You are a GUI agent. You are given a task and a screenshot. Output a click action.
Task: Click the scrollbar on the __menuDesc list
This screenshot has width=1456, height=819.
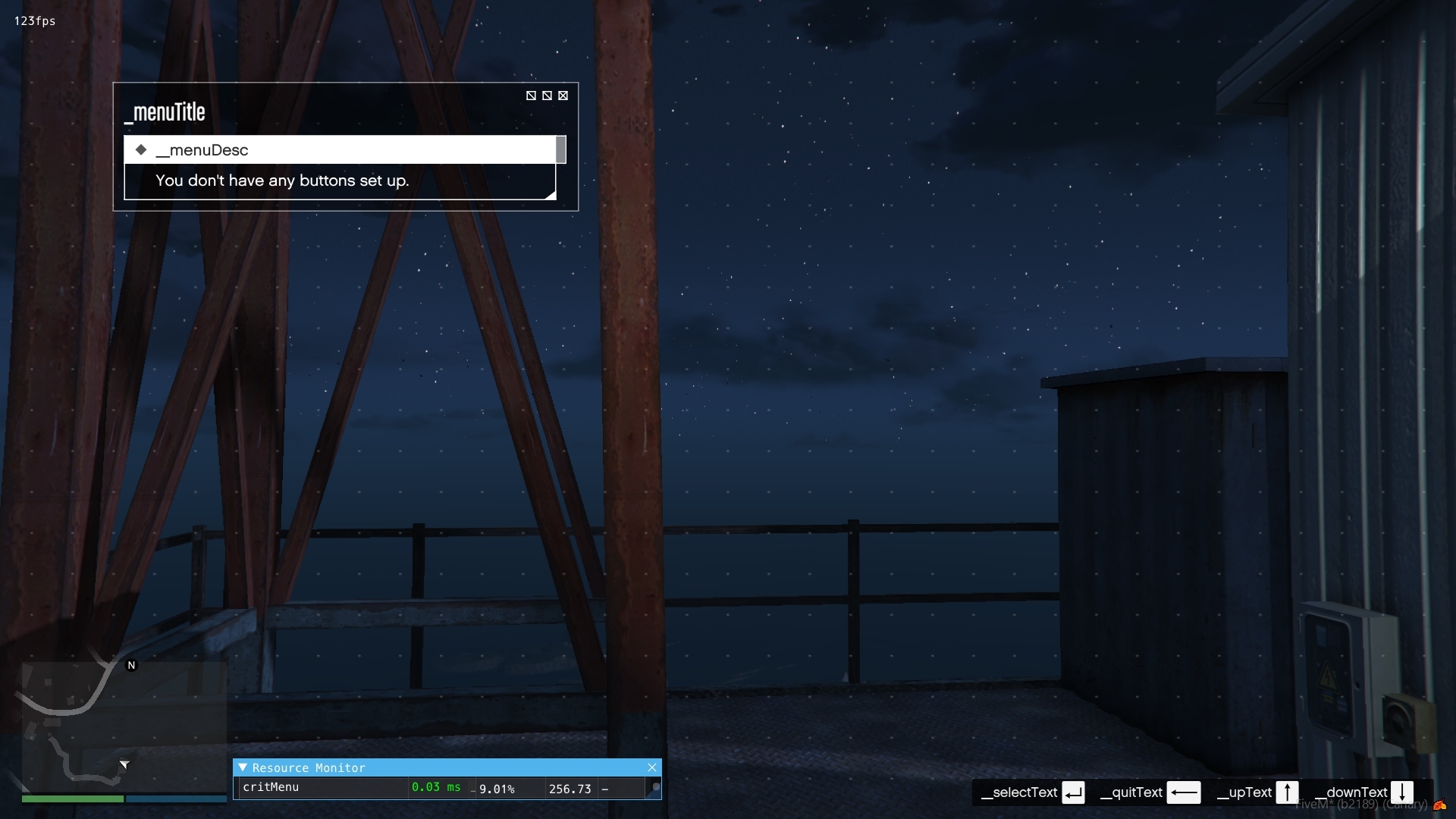coord(561,149)
